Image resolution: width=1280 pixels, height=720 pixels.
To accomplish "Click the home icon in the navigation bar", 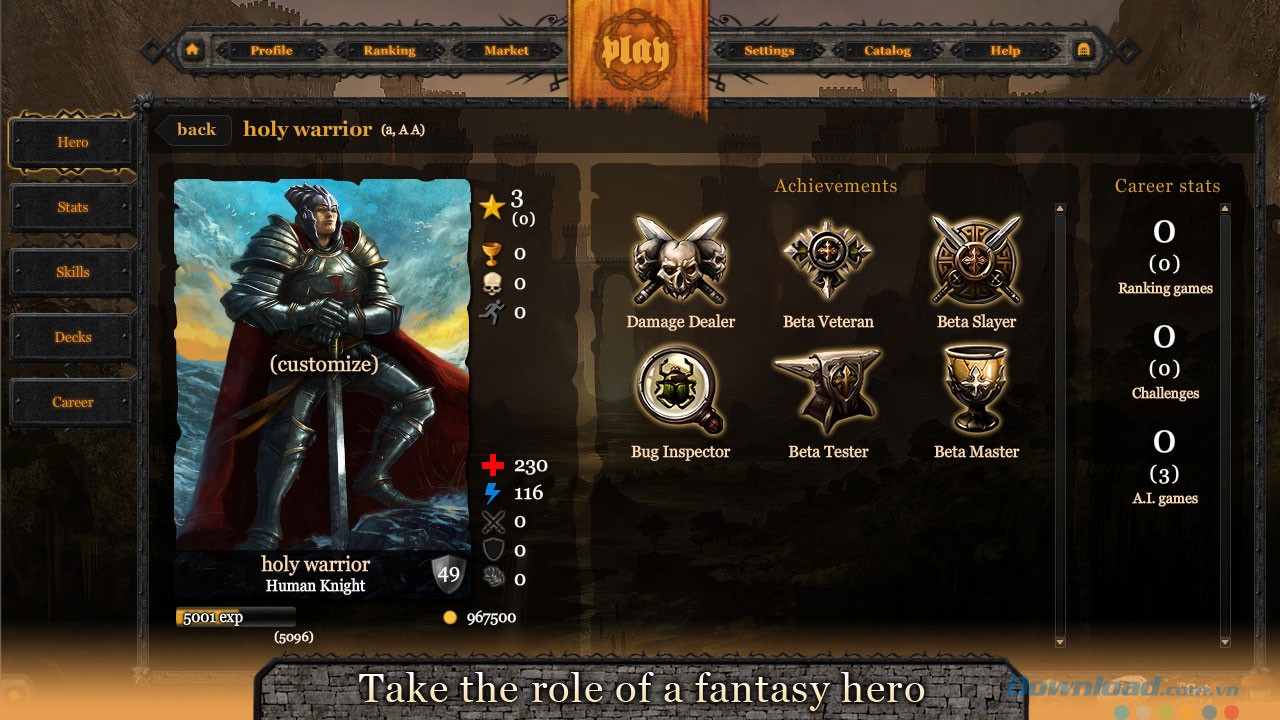I will (x=191, y=48).
